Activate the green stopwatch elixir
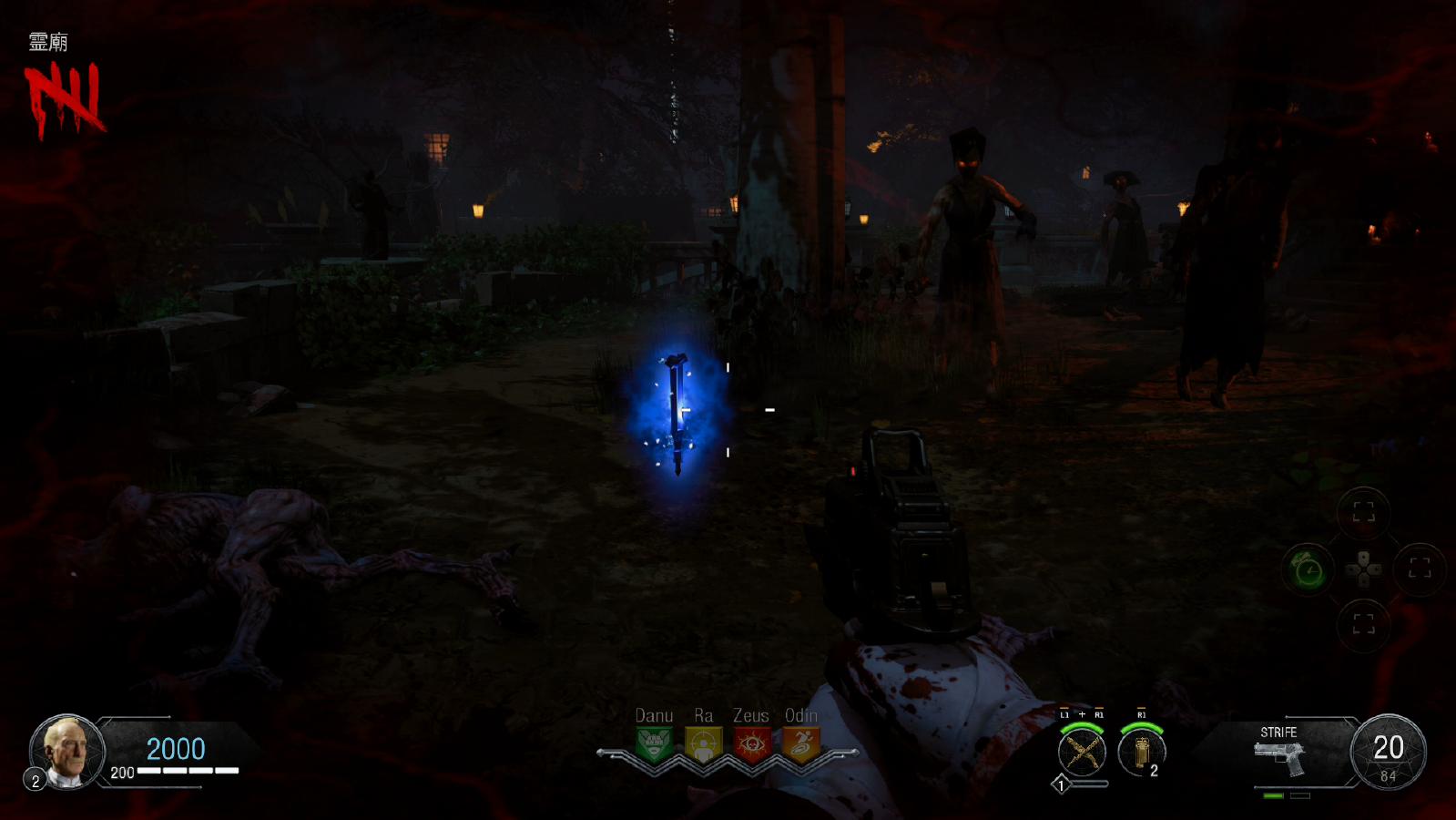Image resolution: width=1456 pixels, height=820 pixels. click(x=1308, y=570)
